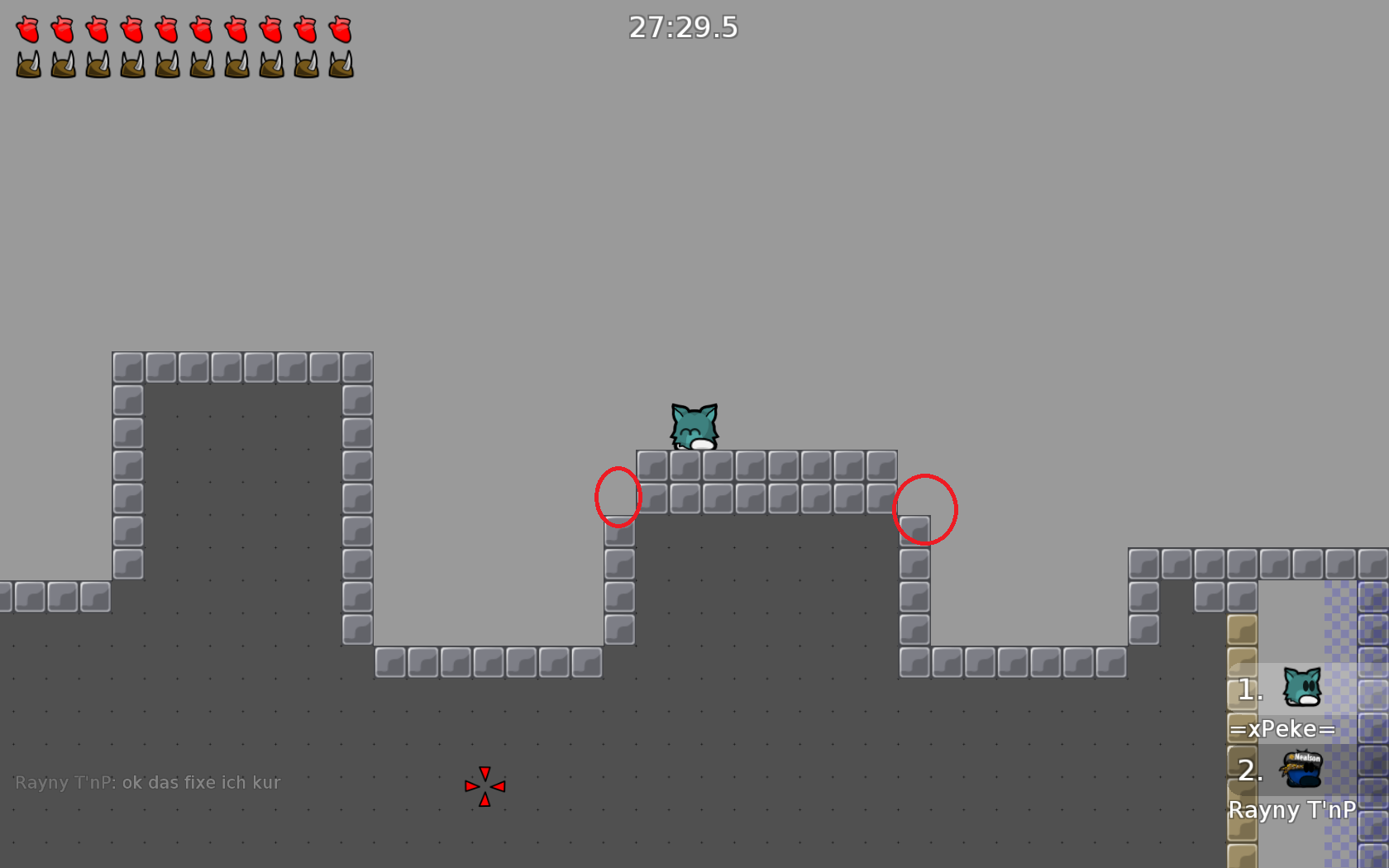Click the player's teal character on the platform
This screenshot has height=868, width=1389.
click(693, 426)
